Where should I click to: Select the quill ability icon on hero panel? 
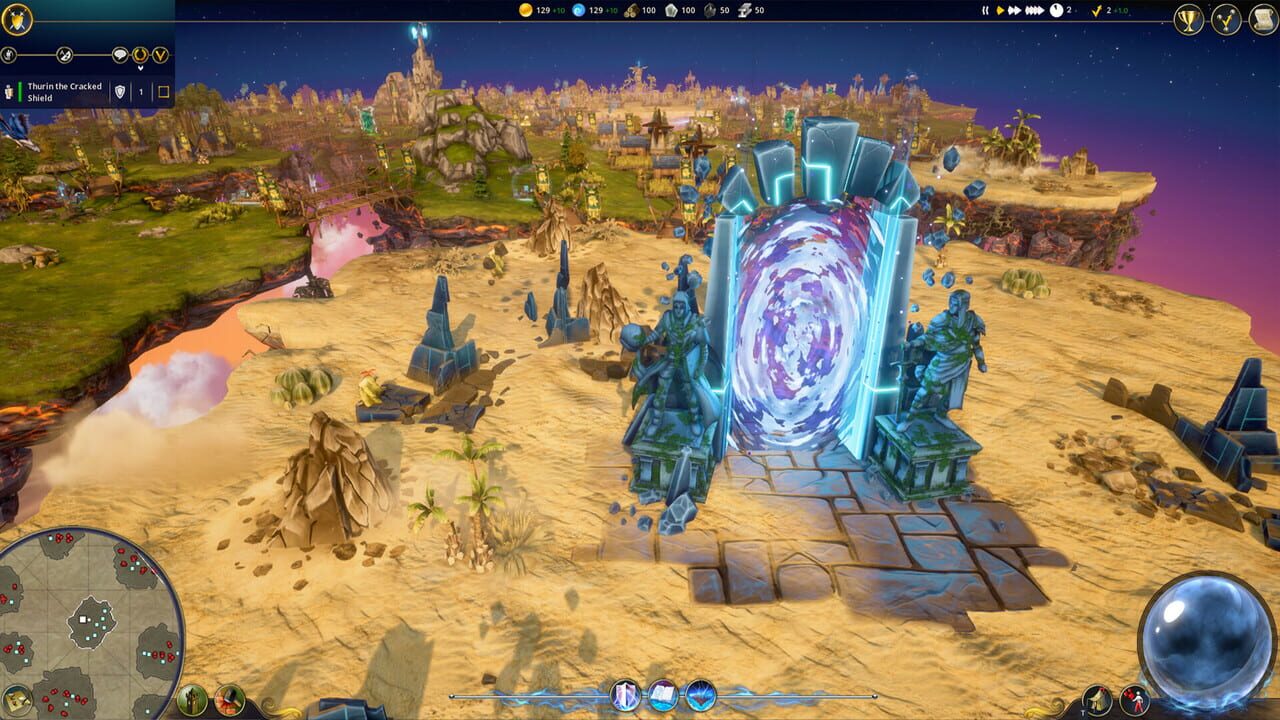coord(64,55)
